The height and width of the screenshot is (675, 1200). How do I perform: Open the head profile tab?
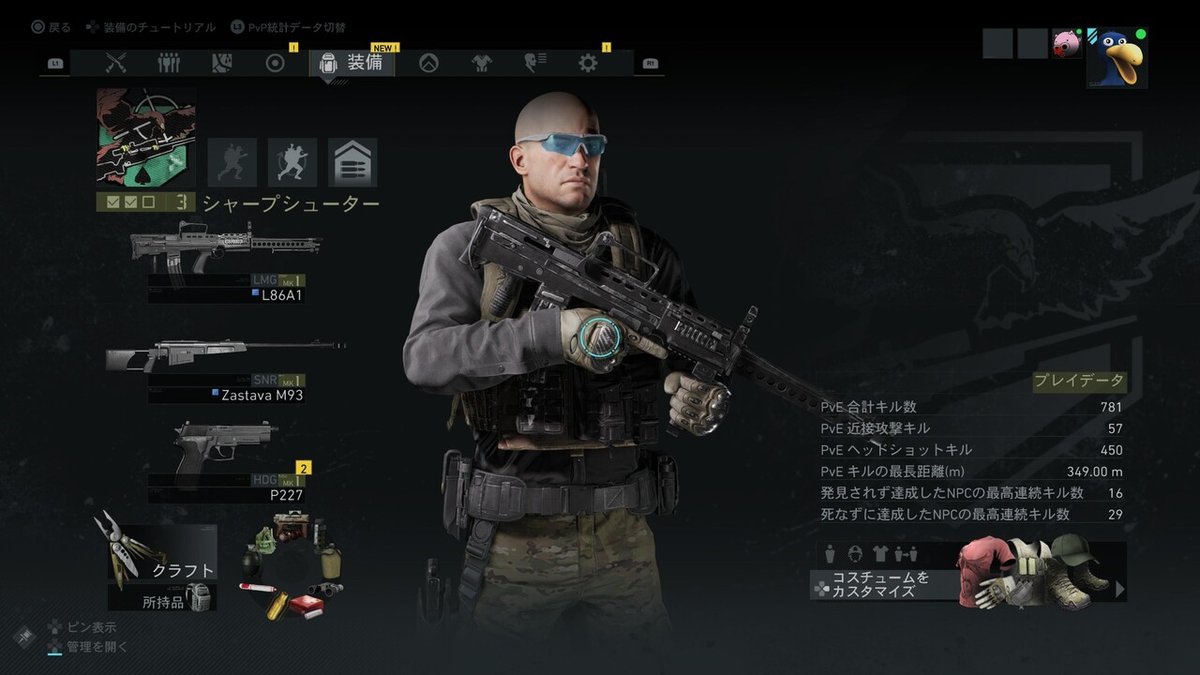pos(534,63)
